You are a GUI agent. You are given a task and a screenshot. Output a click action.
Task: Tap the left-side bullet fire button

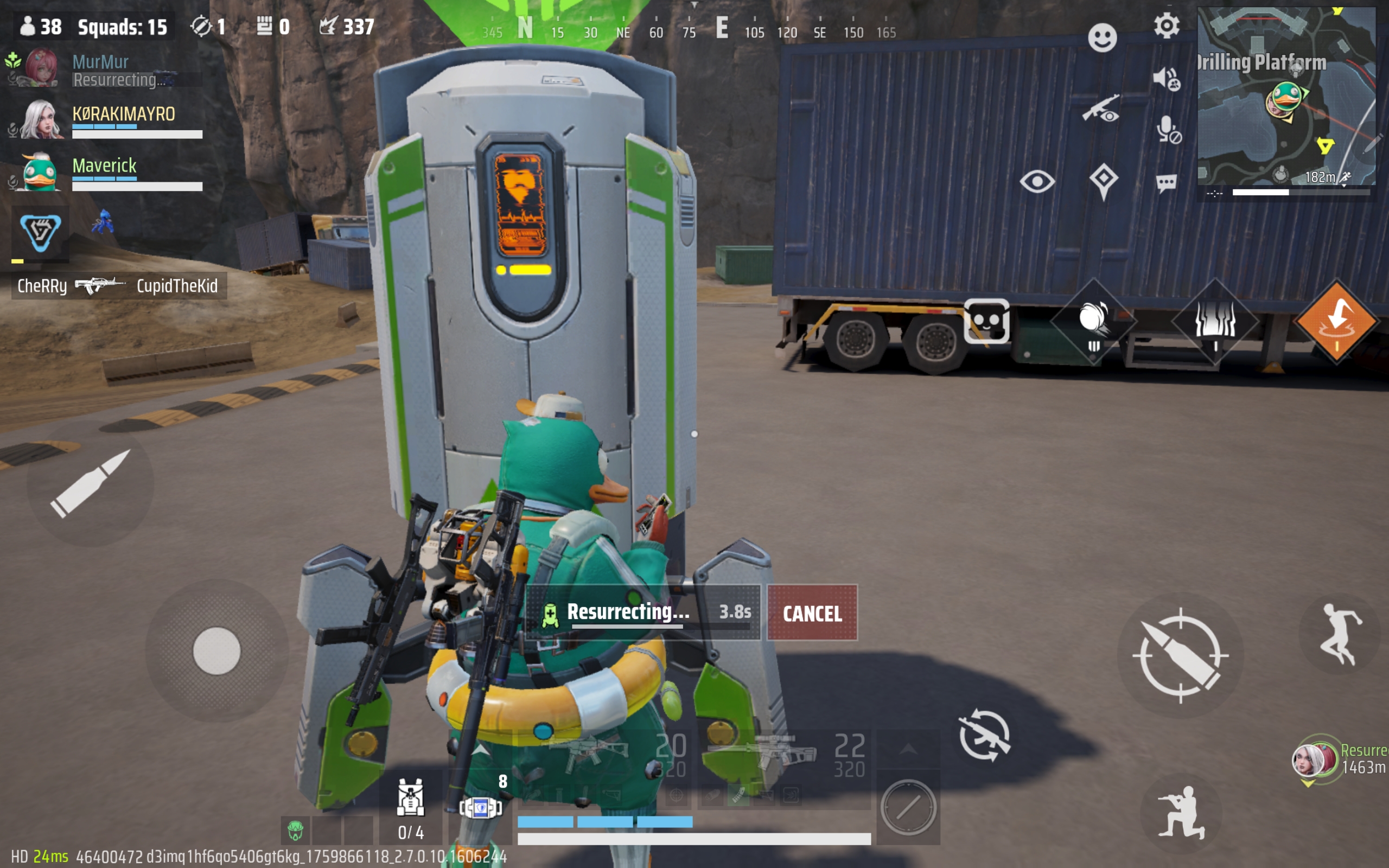tap(90, 483)
